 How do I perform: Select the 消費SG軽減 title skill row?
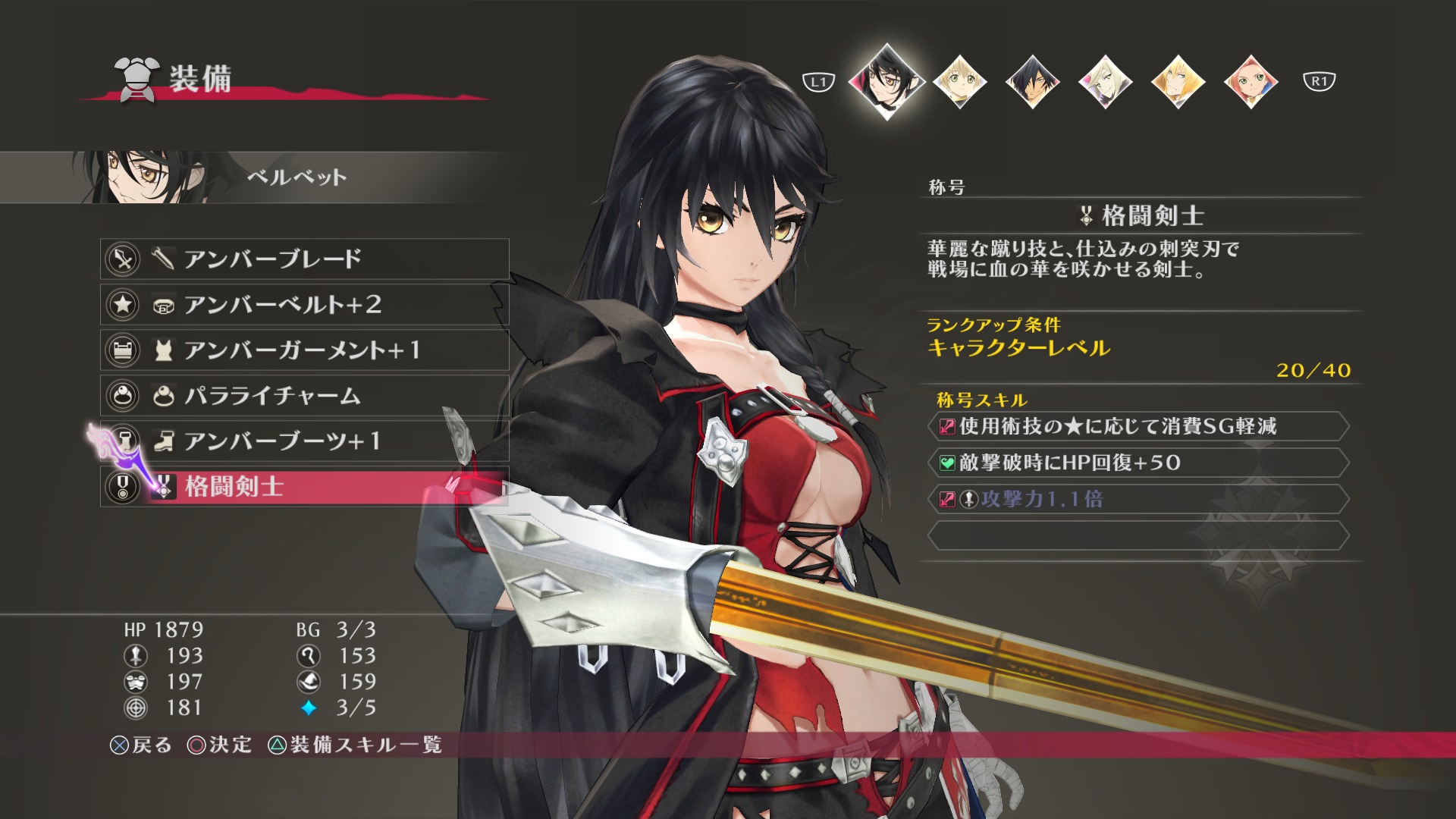(x=1137, y=426)
